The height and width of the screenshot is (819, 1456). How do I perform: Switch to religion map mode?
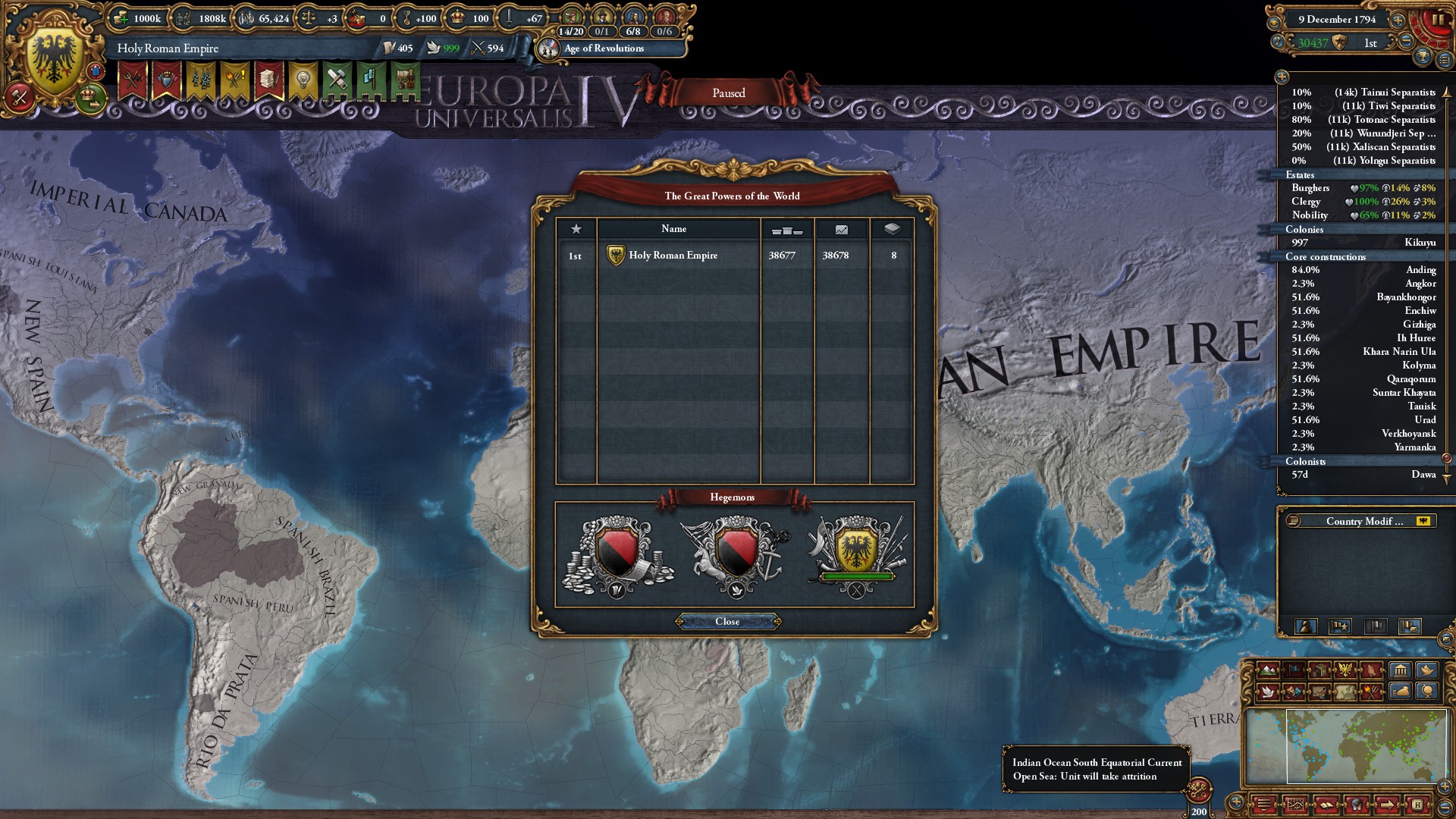point(1372,670)
